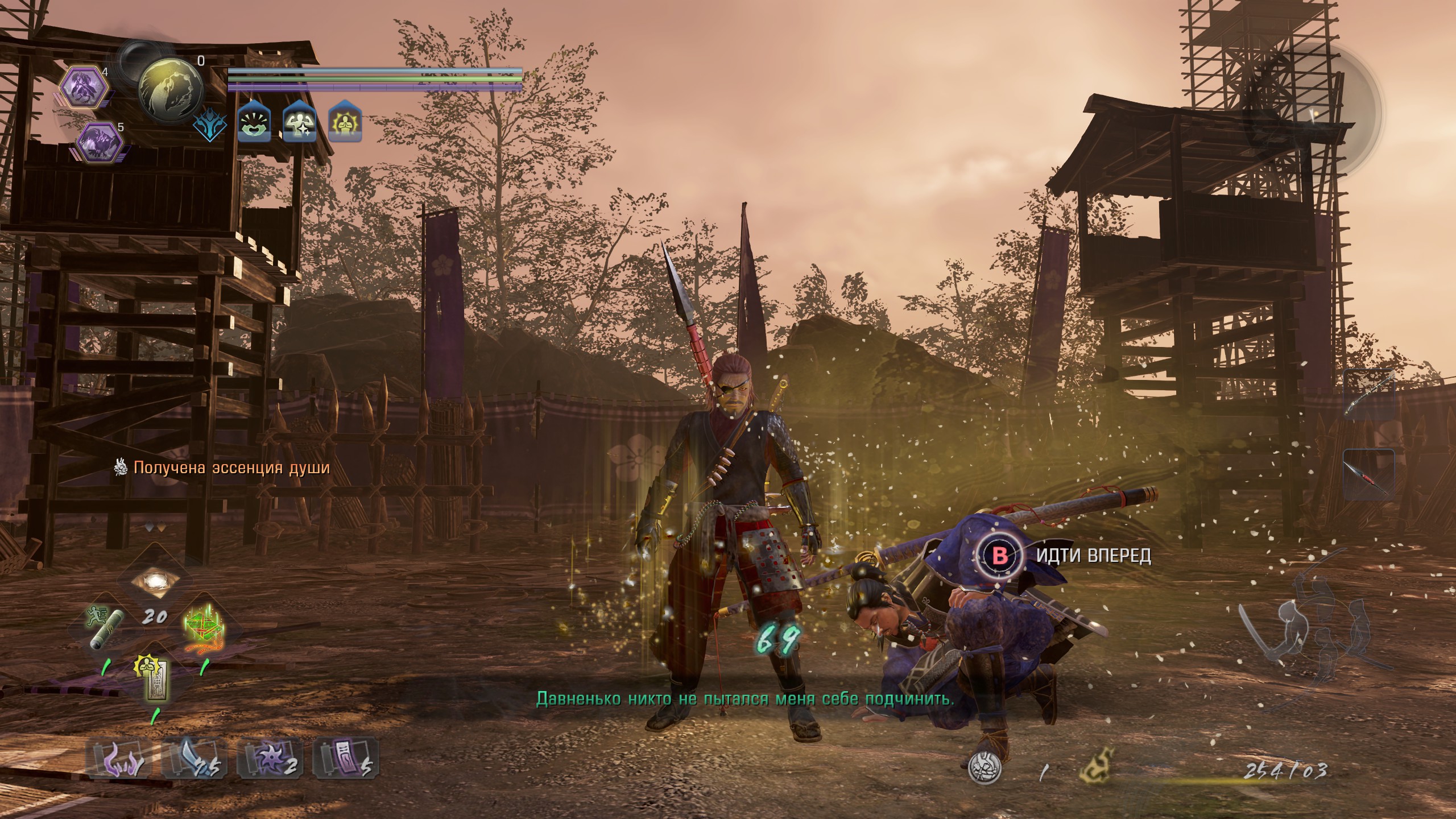Activate the shuriken scroll slot
This screenshot has width=1456, height=819.
pos(270,759)
